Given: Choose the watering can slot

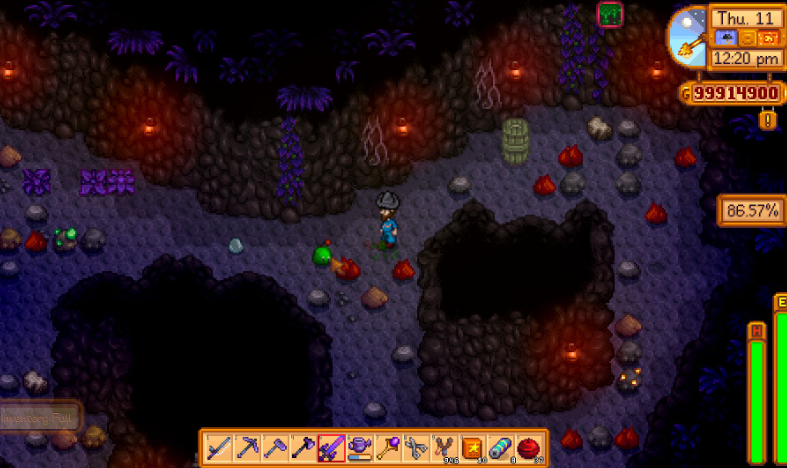Looking at the screenshot, I should 359,448.
